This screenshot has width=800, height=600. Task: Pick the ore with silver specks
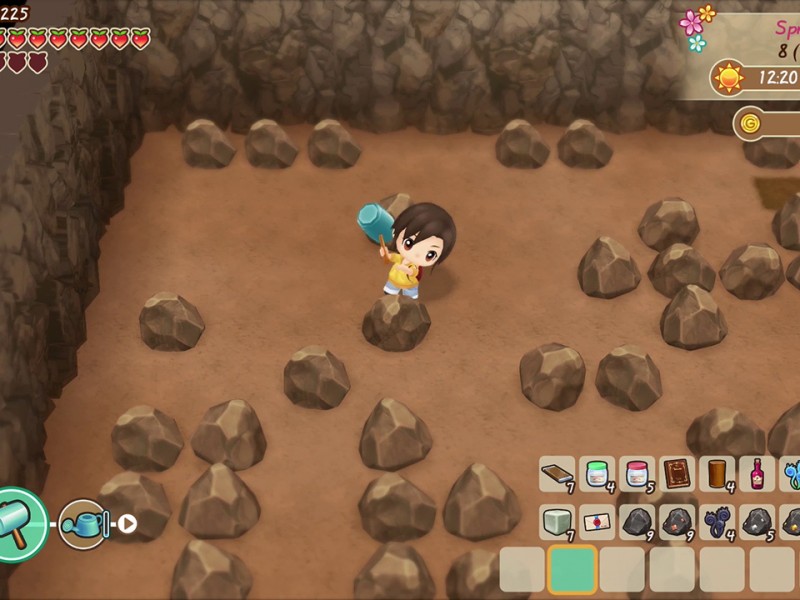757,521
